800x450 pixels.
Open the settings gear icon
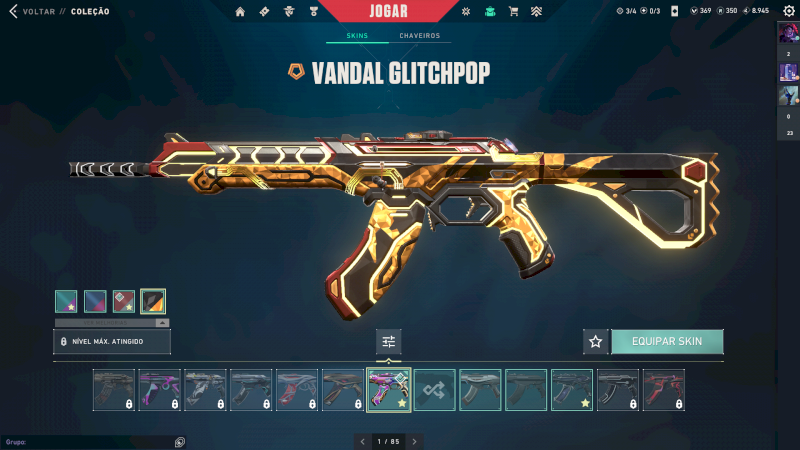[x=786, y=11]
